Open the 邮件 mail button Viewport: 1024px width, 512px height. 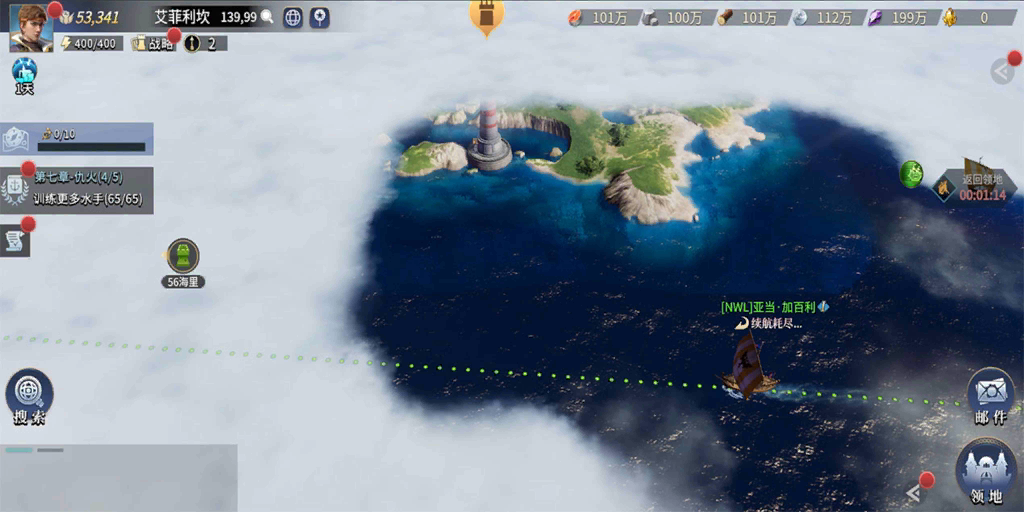pyautogui.click(x=990, y=393)
